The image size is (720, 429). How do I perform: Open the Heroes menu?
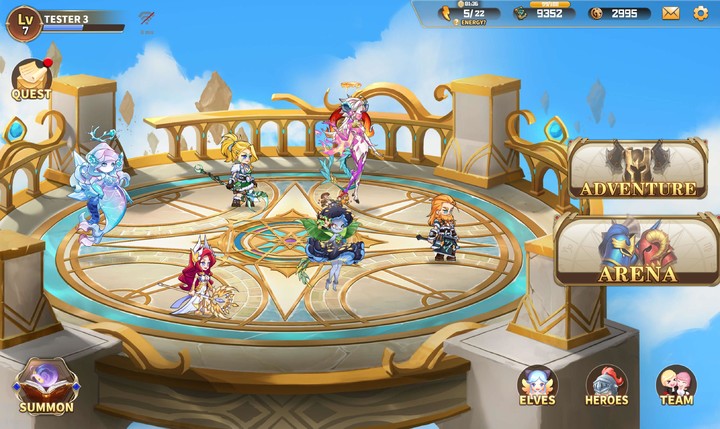[x=607, y=386]
